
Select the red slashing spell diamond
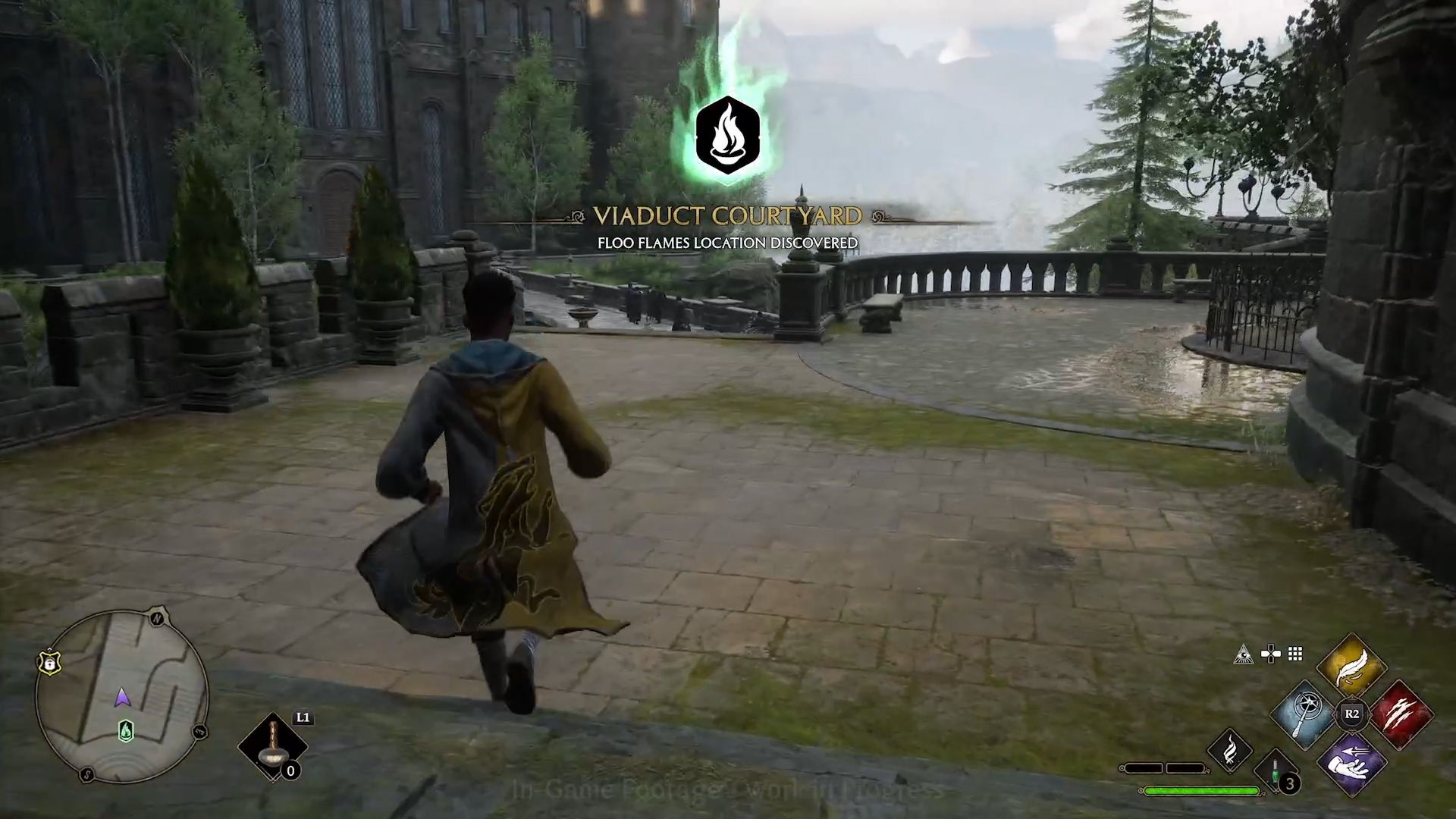1403,713
